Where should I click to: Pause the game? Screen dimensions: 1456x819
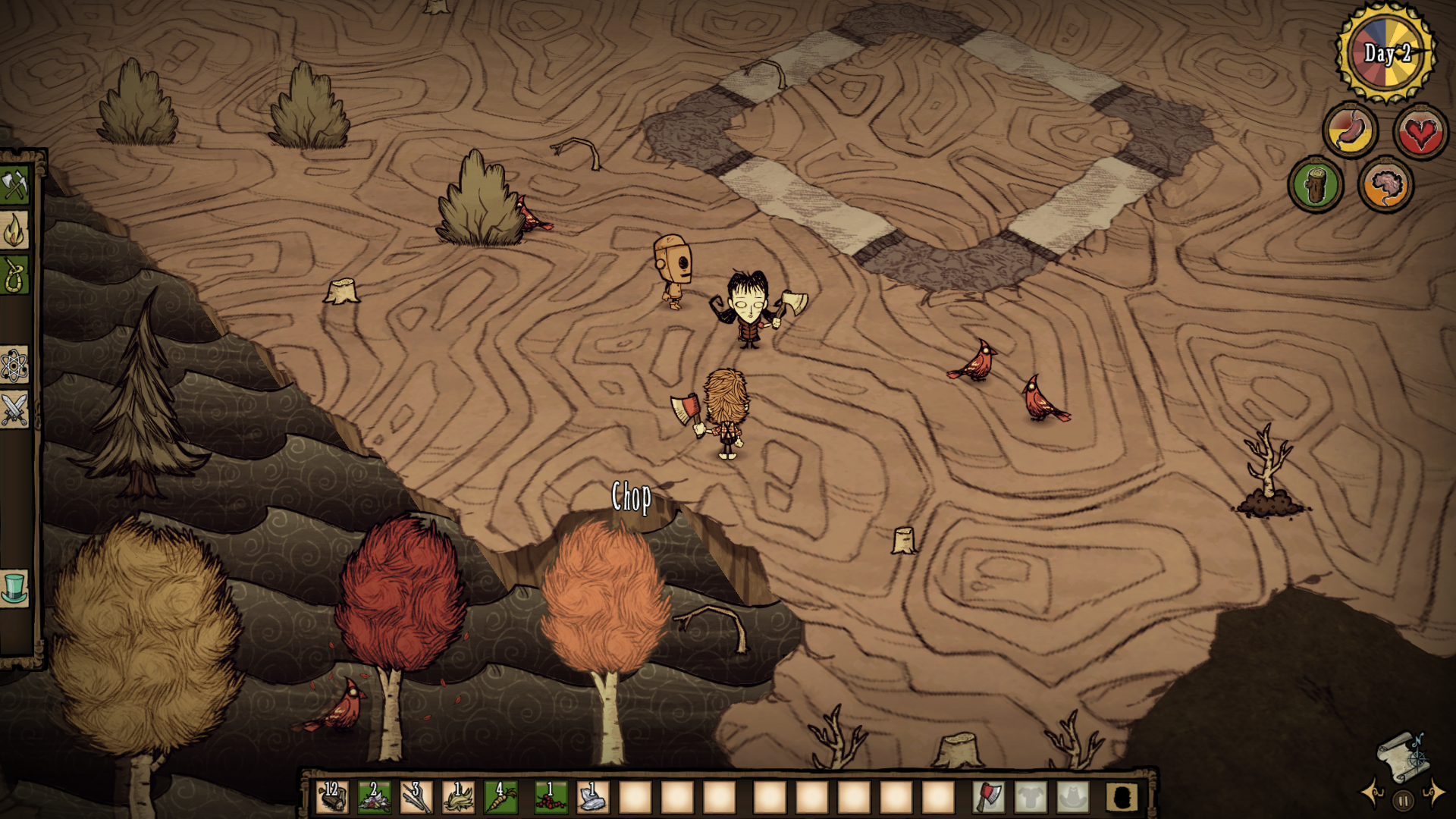(1404, 800)
